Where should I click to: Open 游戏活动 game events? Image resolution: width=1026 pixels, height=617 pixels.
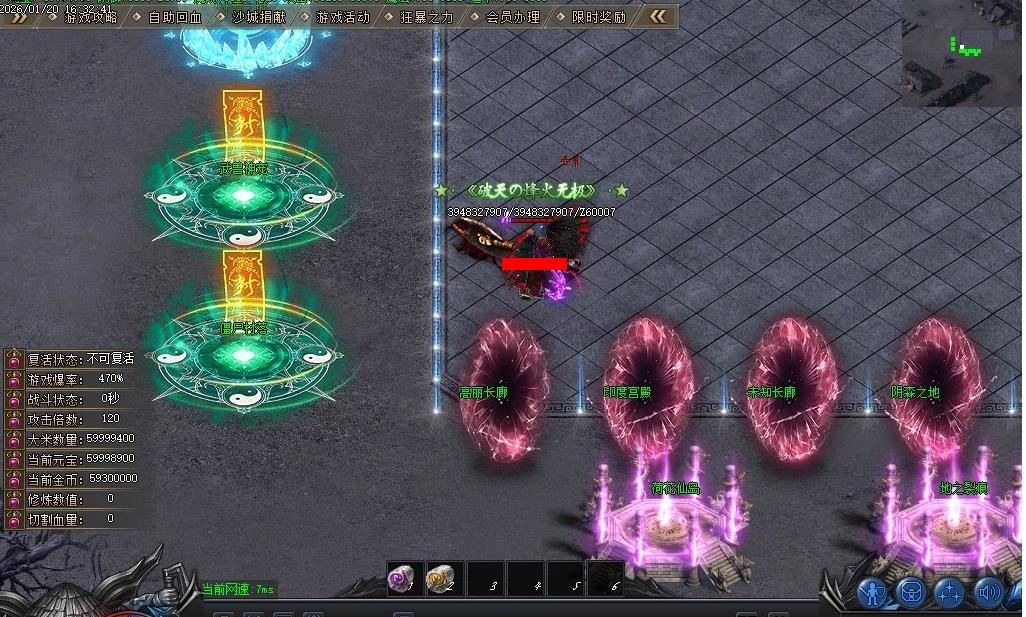(x=342, y=17)
